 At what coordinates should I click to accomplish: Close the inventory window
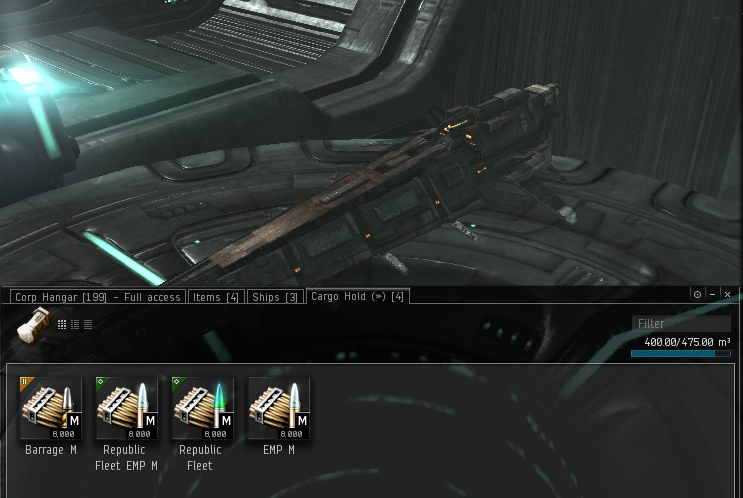[x=727, y=295]
